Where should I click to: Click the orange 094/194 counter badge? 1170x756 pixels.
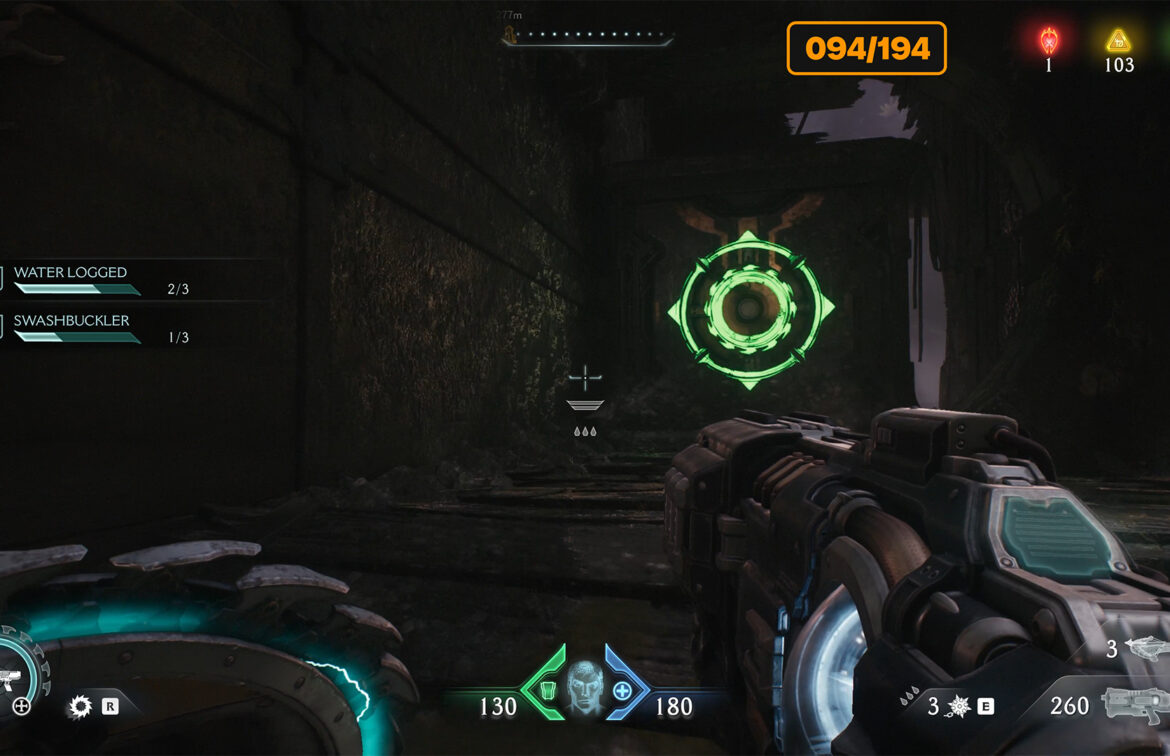866,48
